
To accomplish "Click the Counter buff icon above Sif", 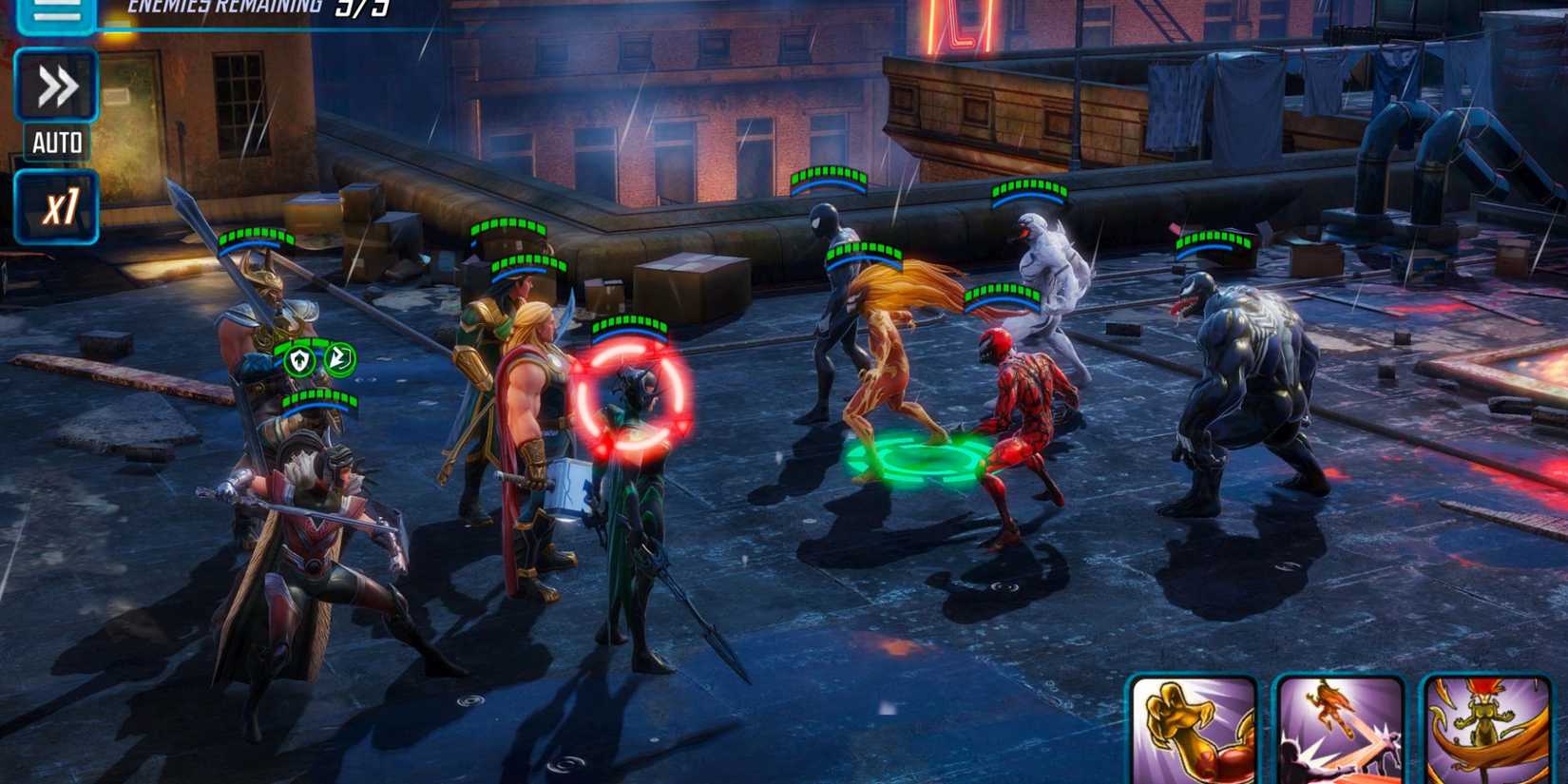I will pos(342,359).
